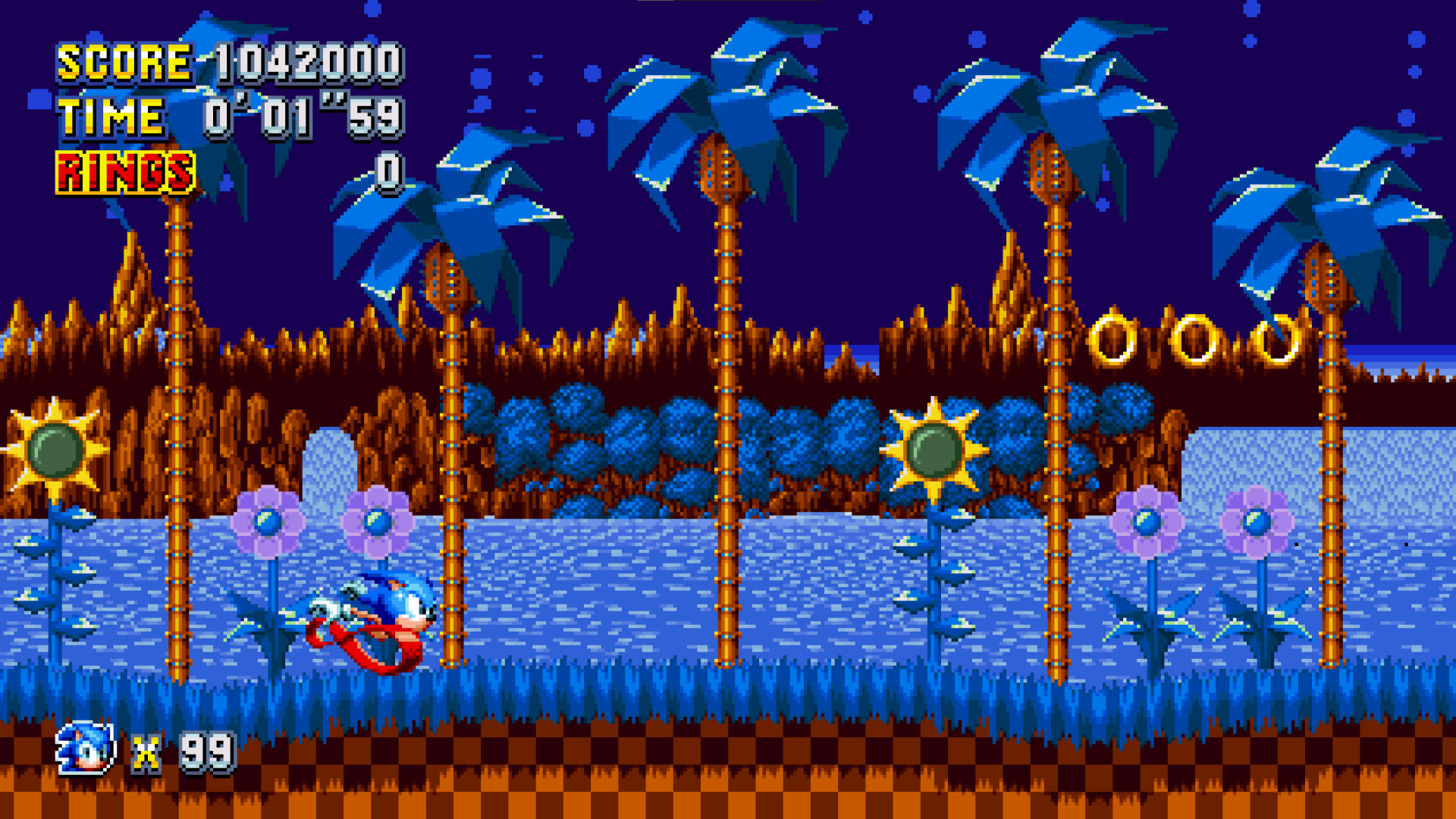
Task: Click the TIME label in the HUD
Action: (110, 118)
